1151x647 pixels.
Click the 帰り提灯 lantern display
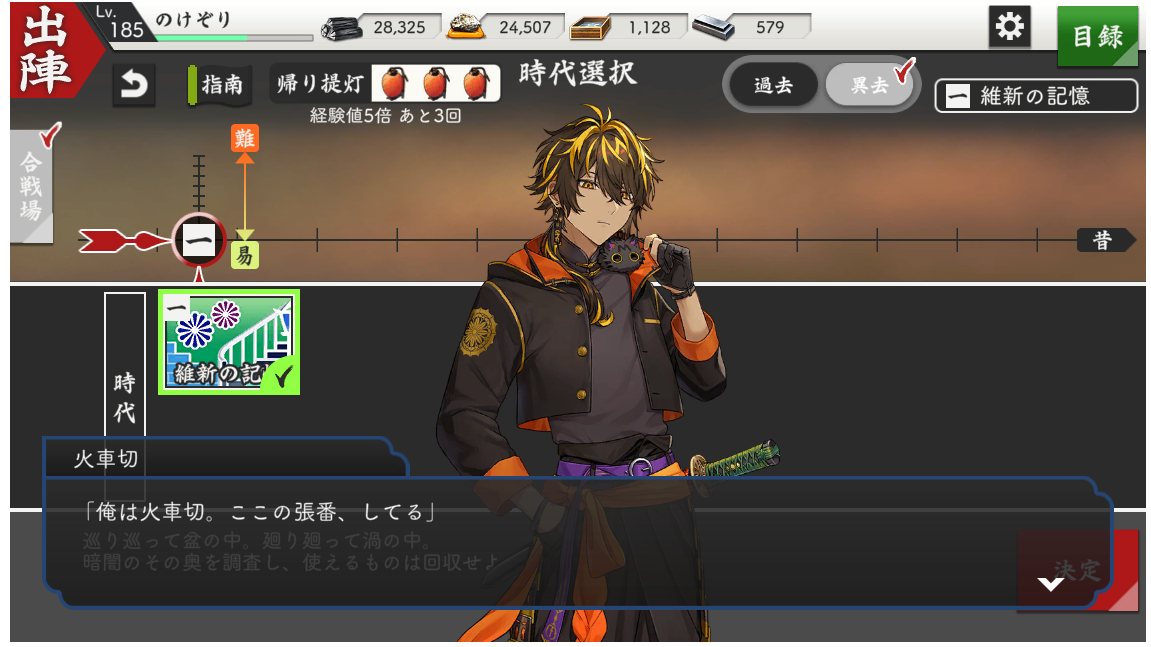(386, 85)
